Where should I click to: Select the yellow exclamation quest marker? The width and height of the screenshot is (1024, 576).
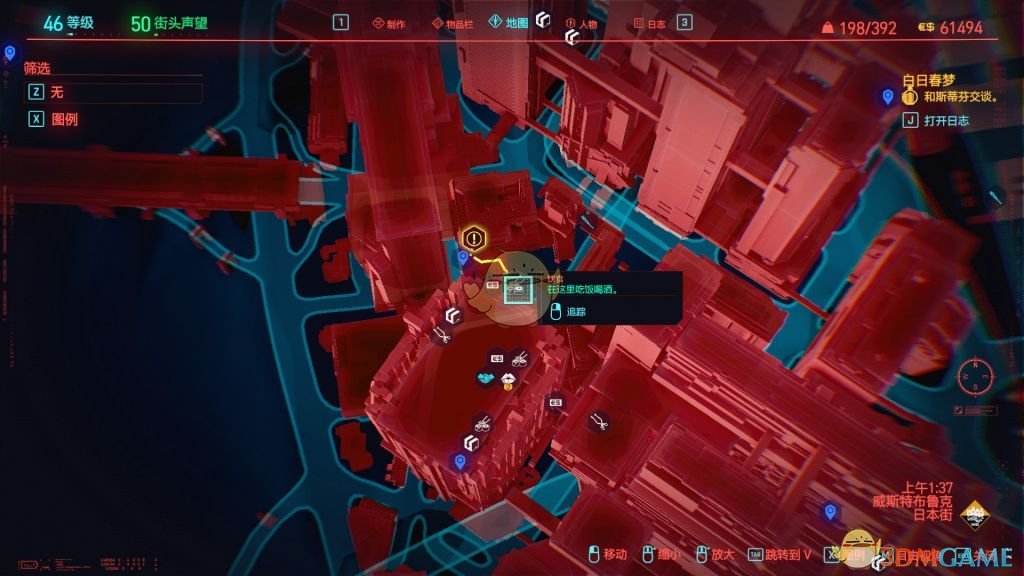(474, 238)
